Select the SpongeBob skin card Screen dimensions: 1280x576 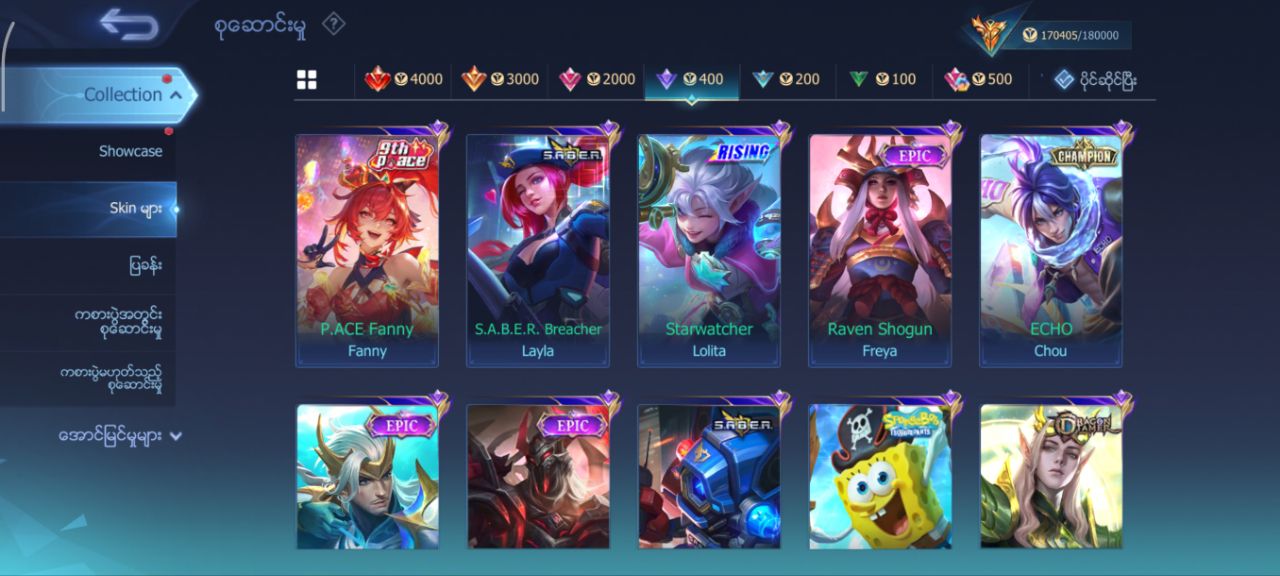[x=880, y=476]
